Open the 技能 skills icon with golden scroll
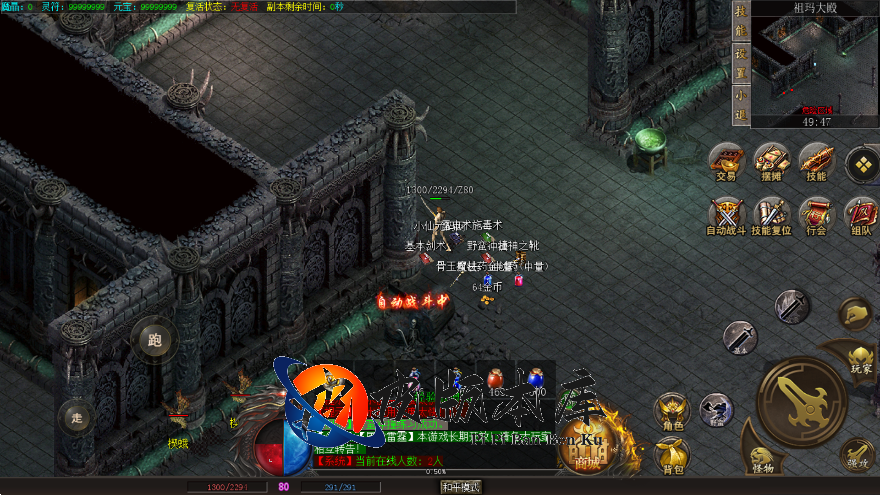The width and height of the screenshot is (880, 495). click(815, 160)
